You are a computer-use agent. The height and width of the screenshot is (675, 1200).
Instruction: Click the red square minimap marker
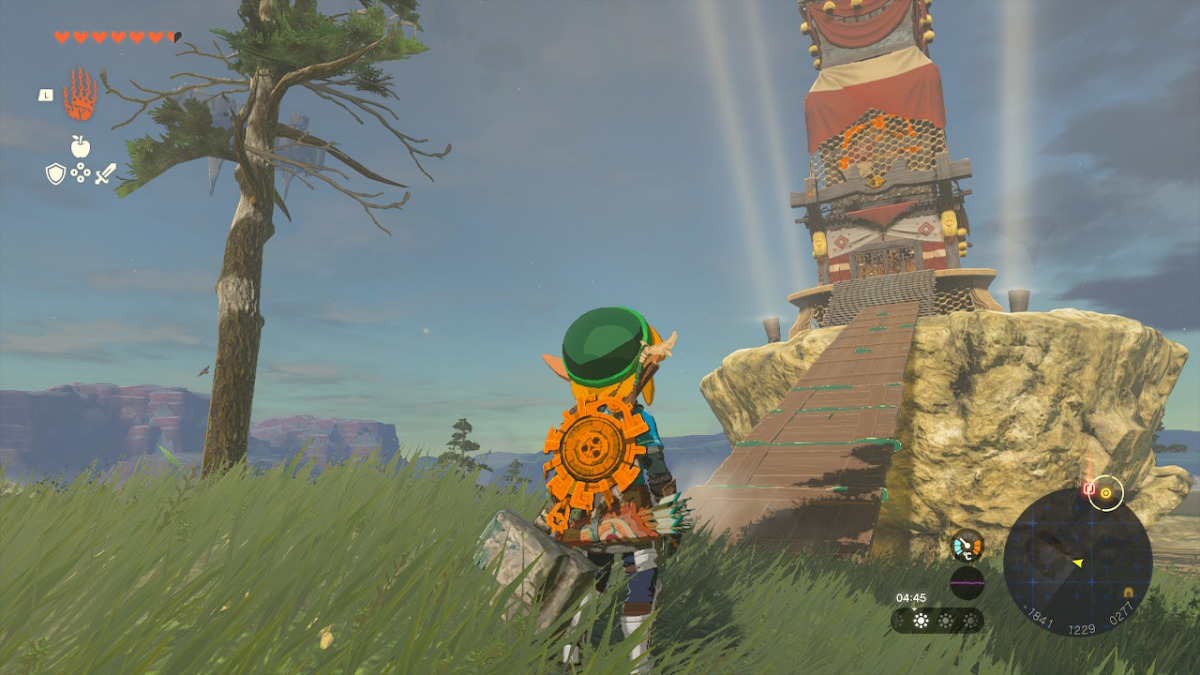1088,490
